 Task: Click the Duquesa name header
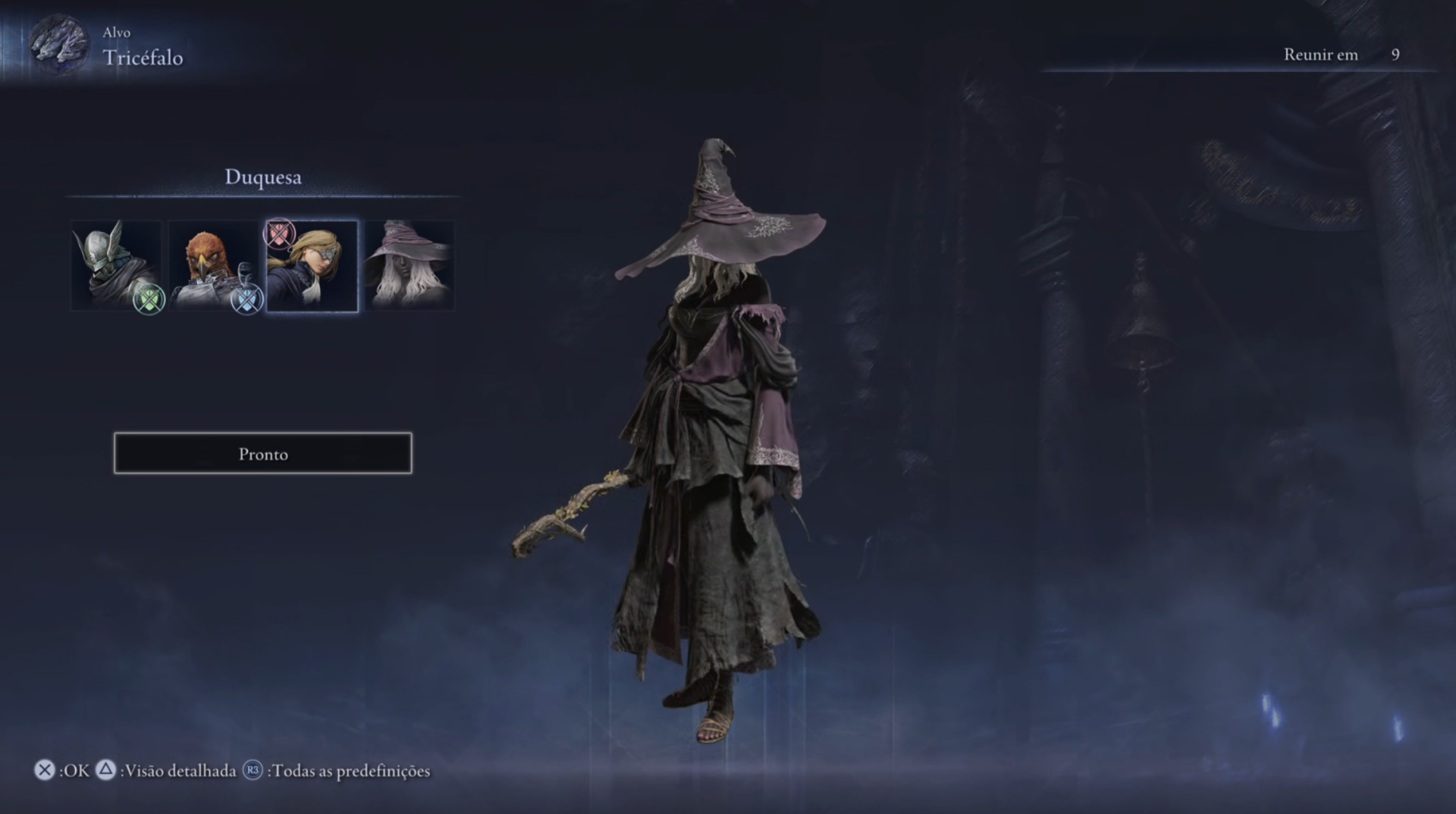(x=262, y=177)
